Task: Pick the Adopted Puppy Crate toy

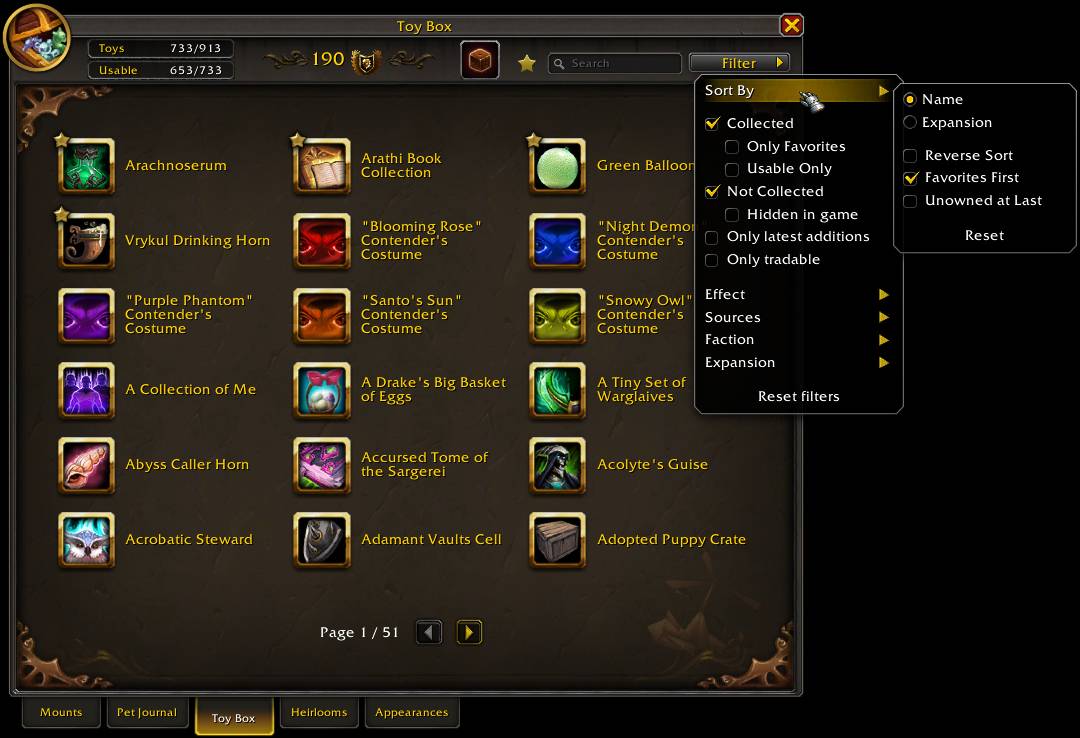Action: pyautogui.click(x=558, y=540)
